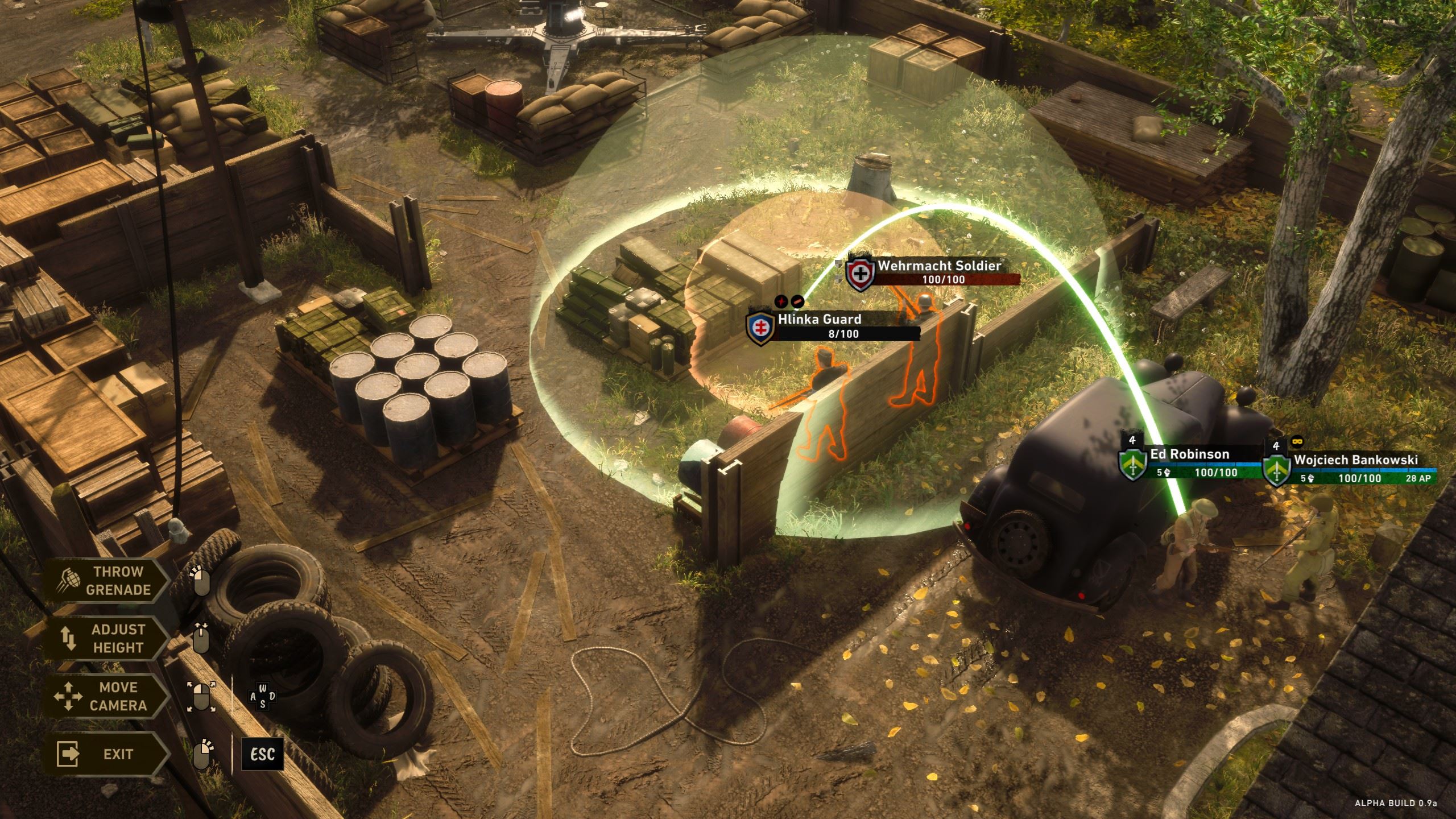Exit grenade targeting mode
The image size is (1456, 819).
click(x=107, y=754)
